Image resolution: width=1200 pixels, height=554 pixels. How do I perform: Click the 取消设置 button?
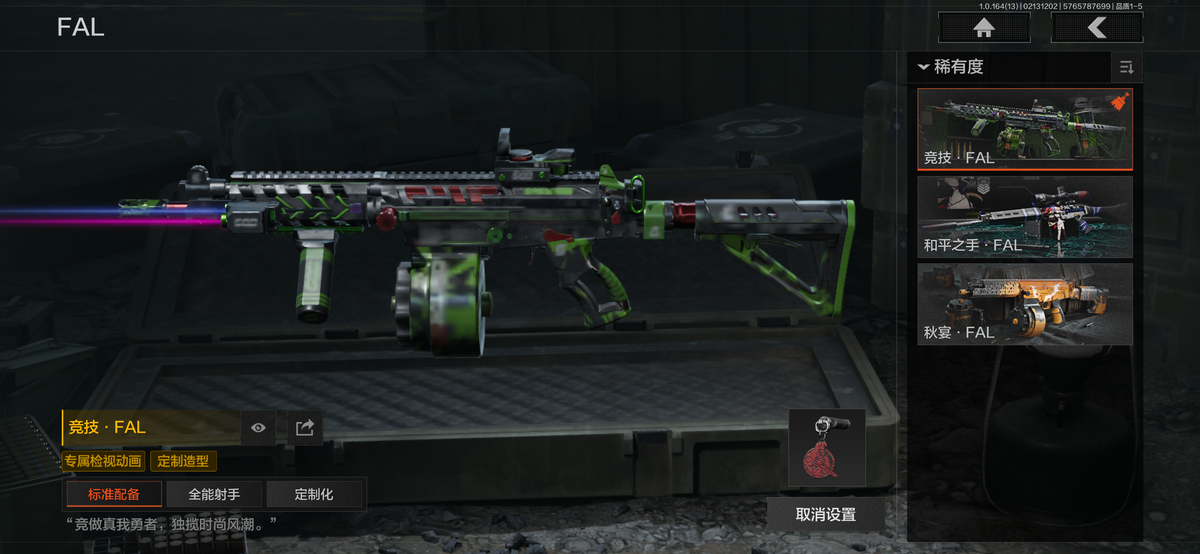[x=825, y=514]
